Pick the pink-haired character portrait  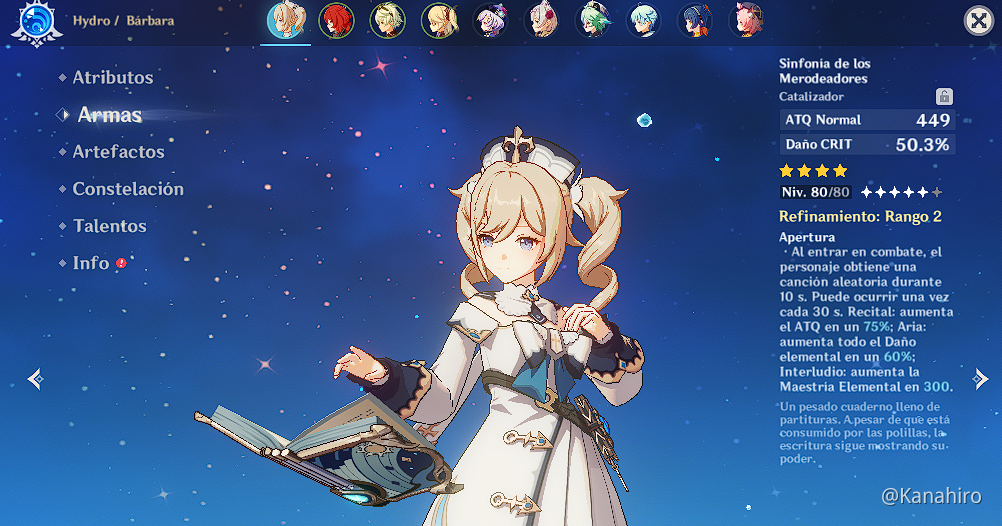pos(746,20)
